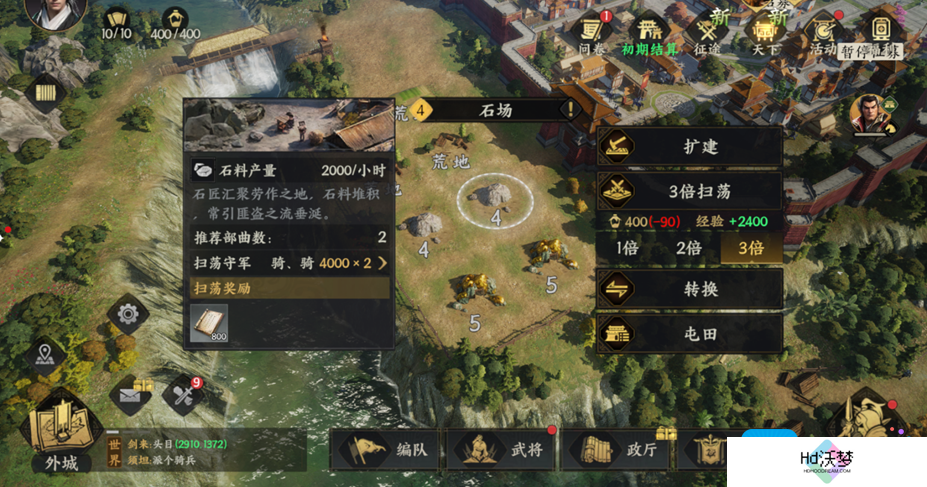The width and height of the screenshot is (927, 487).
Task: Select the sweep reward scroll item
Action: pyautogui.click(x=210, y=324)
